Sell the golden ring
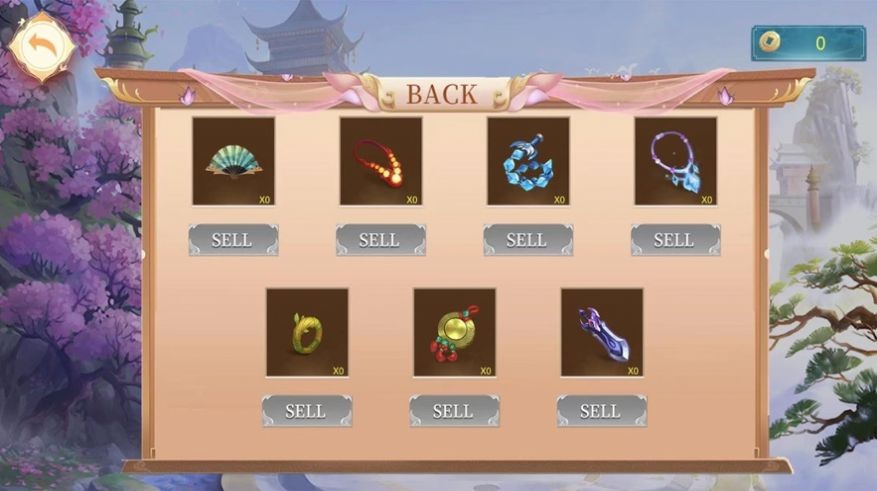 tap(307, 411)
